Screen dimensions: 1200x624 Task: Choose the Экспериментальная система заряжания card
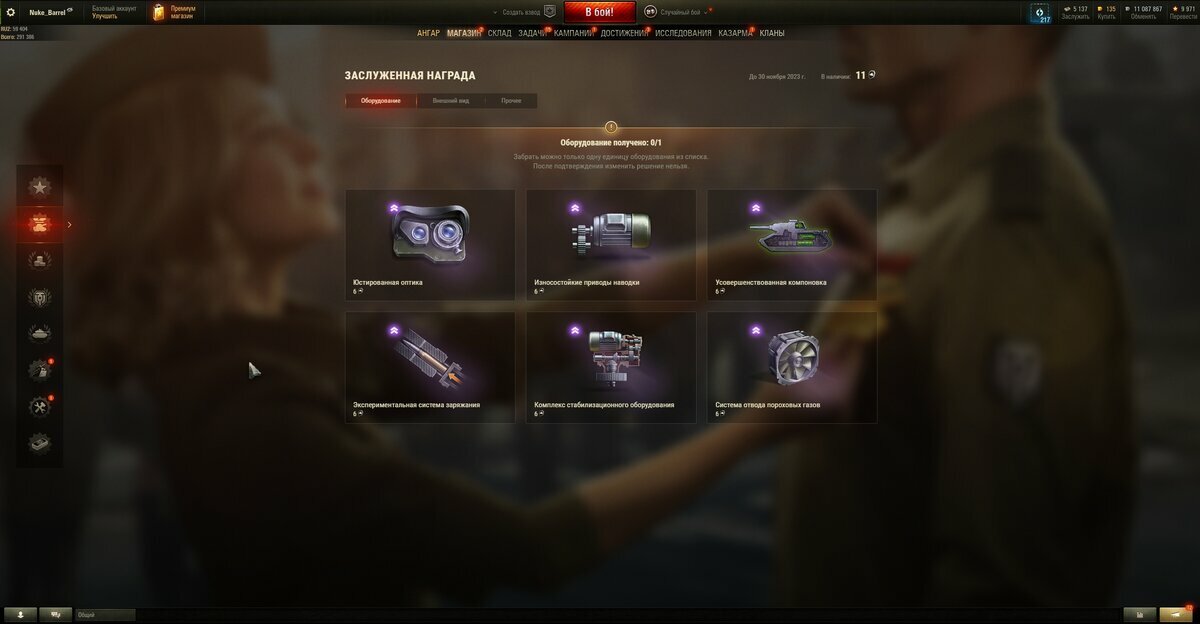(x=430, y=367)
